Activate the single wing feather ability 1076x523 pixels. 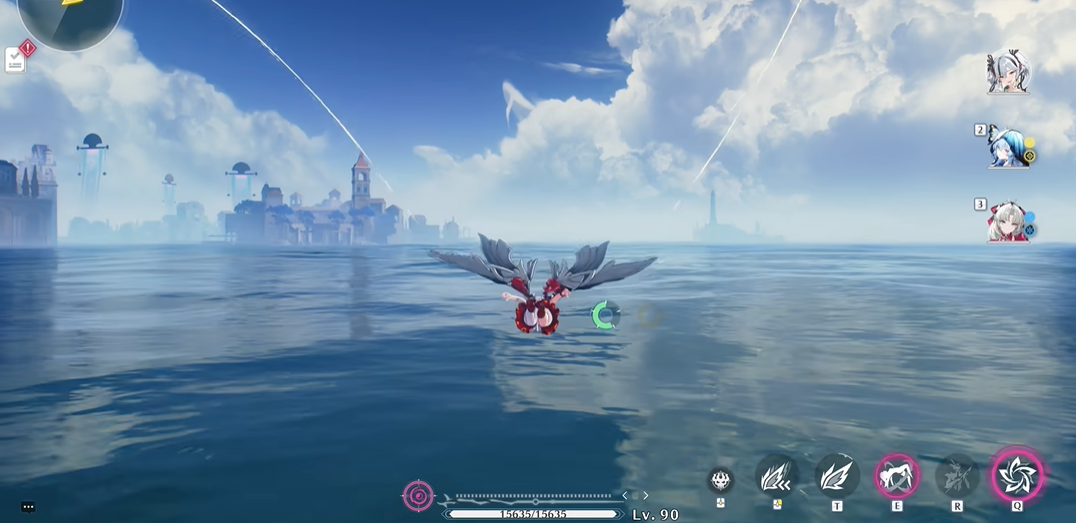tap(836, 476)
